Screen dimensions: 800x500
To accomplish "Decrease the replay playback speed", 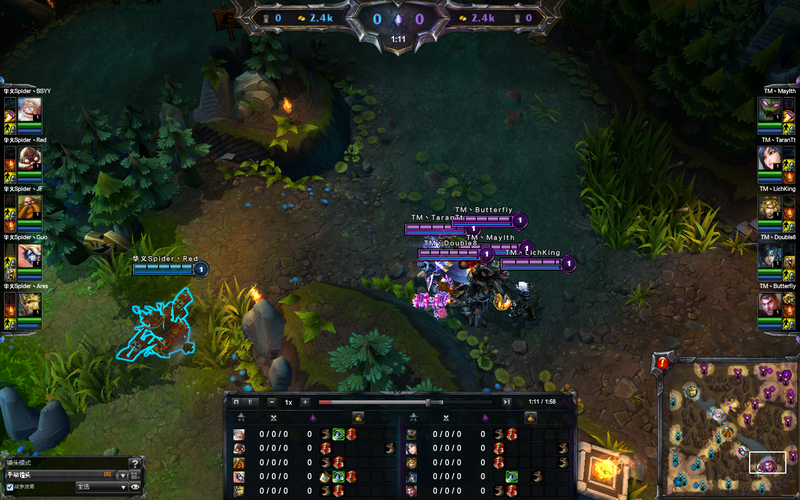I will pos(272,402).
